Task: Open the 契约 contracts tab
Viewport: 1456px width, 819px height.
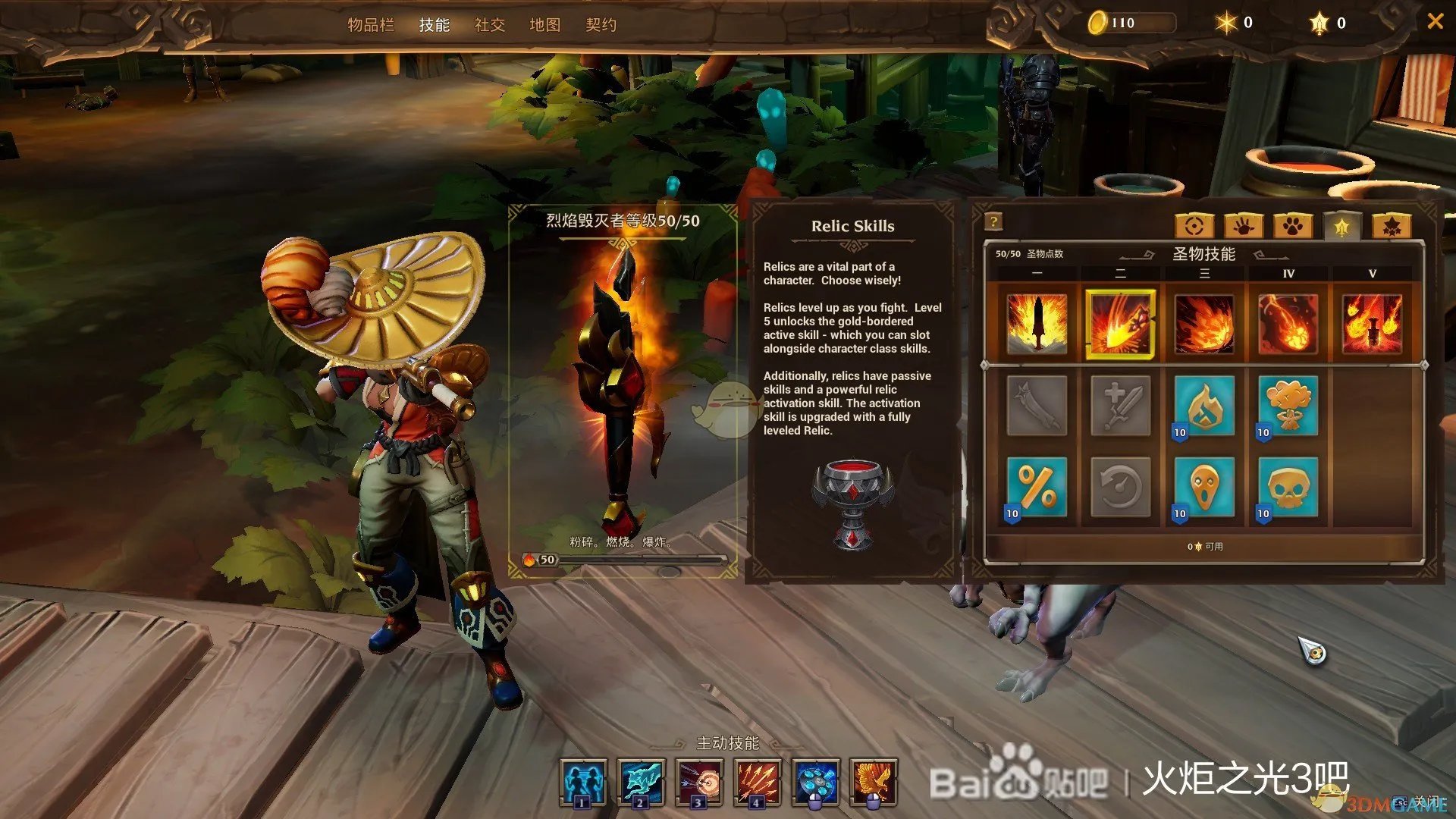Action: pyautogui.click(x=601, y=25)
